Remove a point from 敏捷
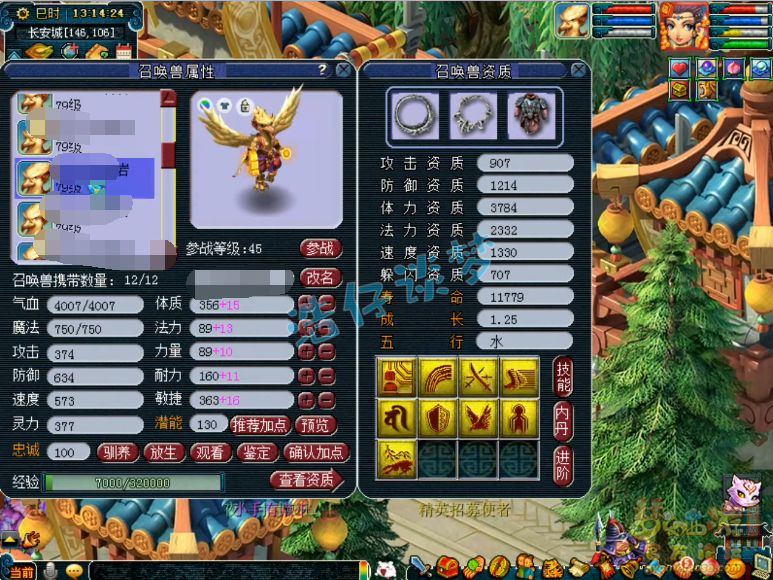 tap(327, 400)
